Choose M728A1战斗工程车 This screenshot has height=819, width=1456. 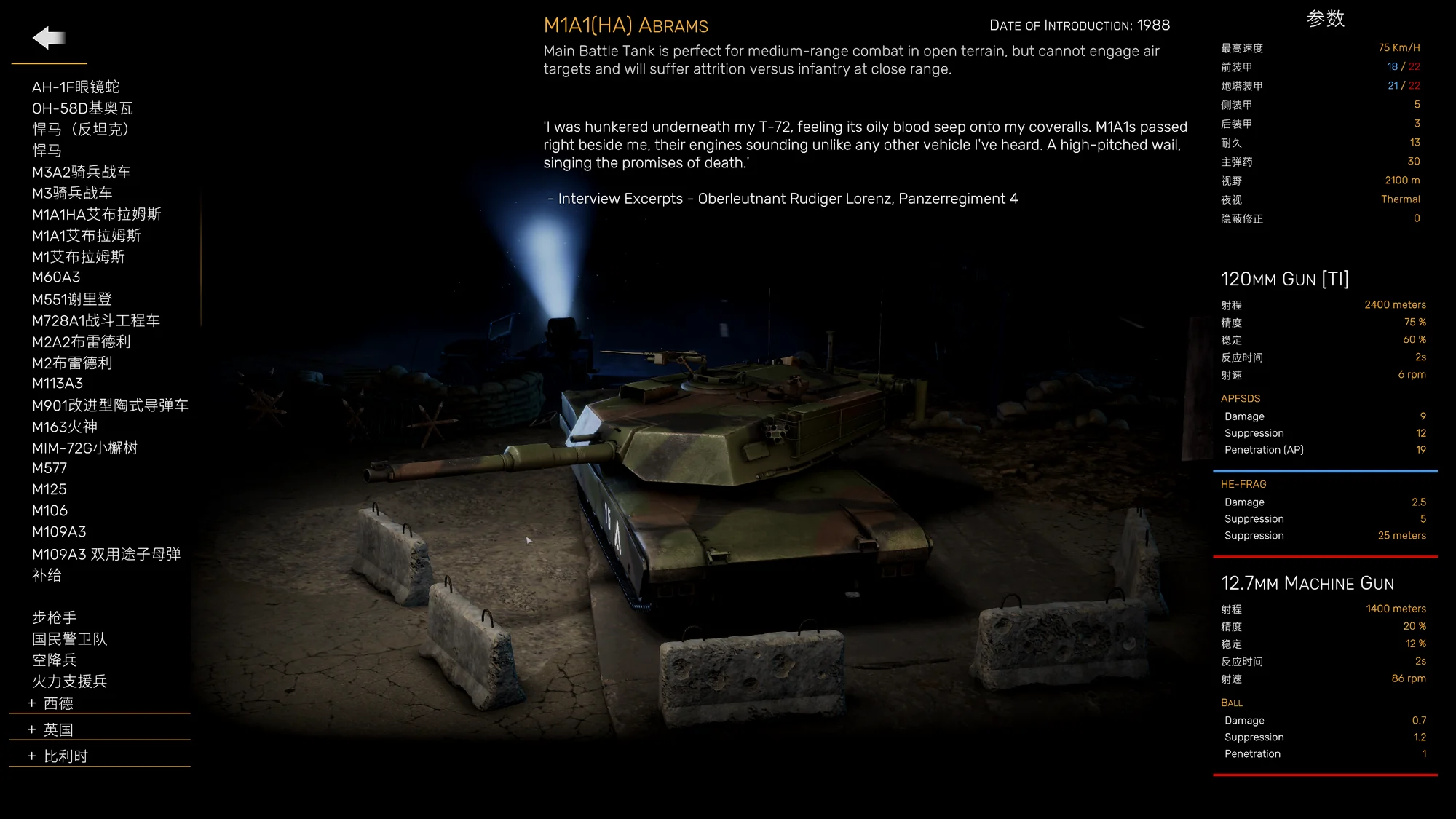95,320
